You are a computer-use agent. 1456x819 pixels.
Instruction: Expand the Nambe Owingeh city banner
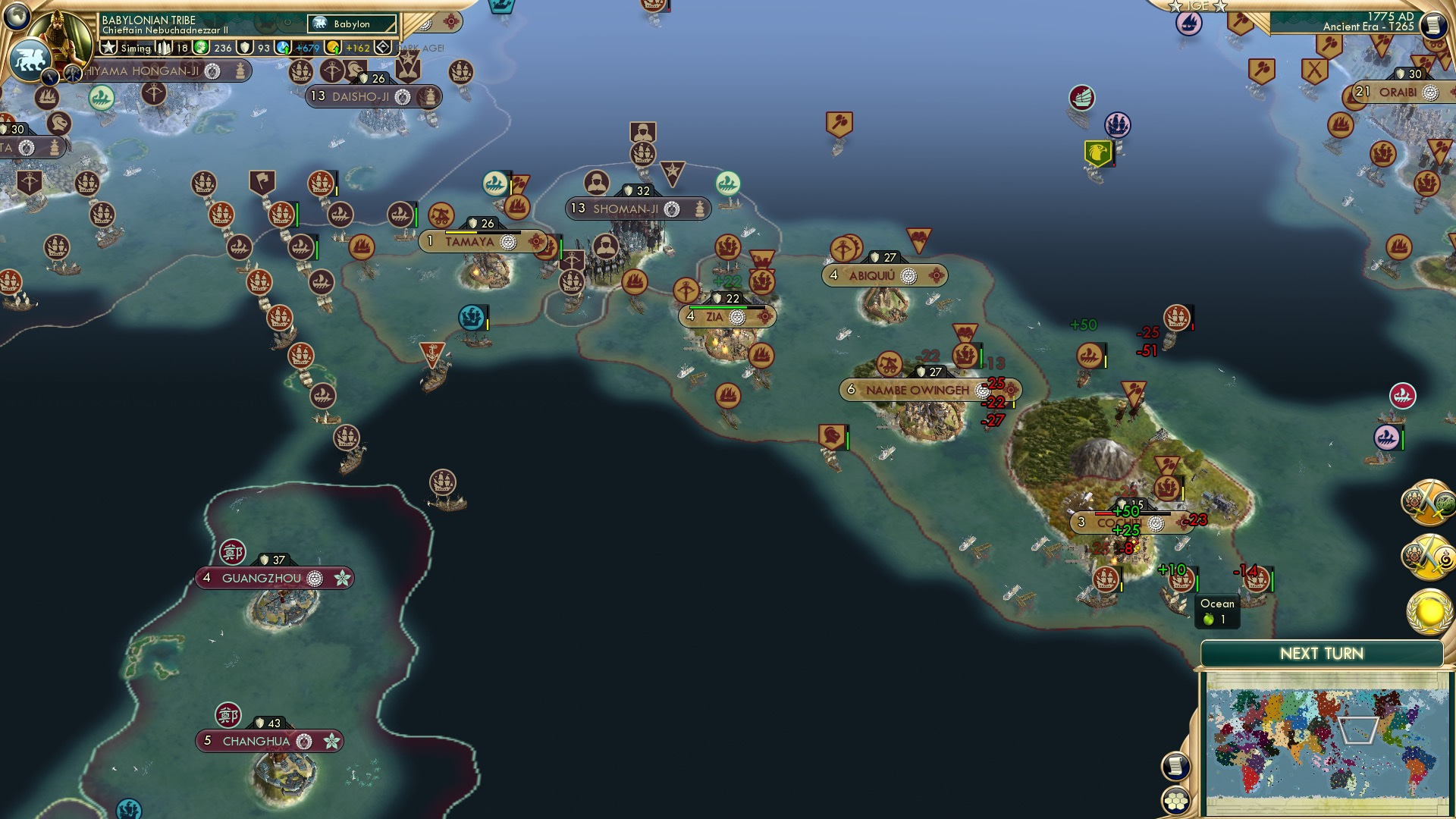[x=918, y=389]
